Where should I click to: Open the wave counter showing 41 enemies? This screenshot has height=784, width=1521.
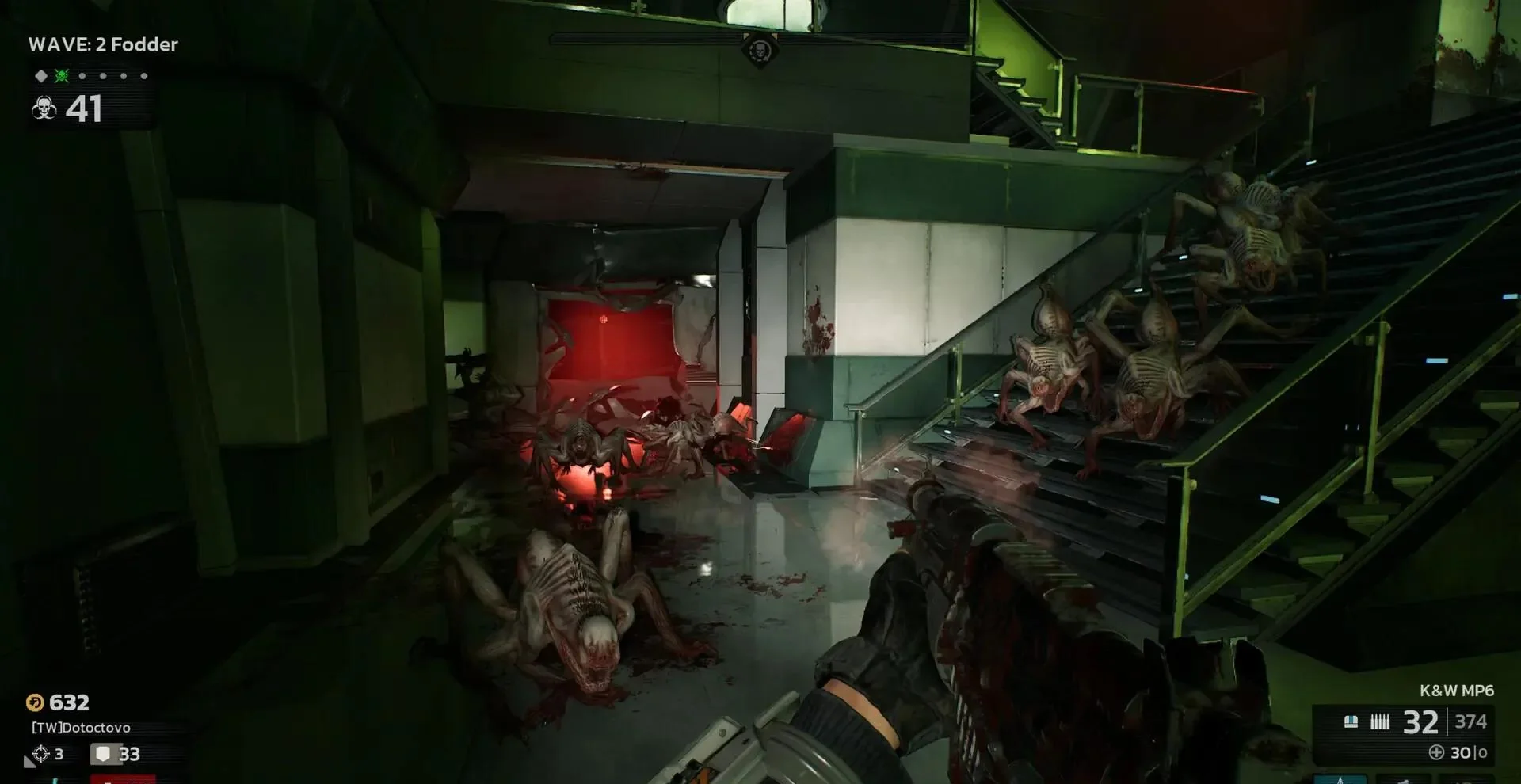[x=84, y=109]
